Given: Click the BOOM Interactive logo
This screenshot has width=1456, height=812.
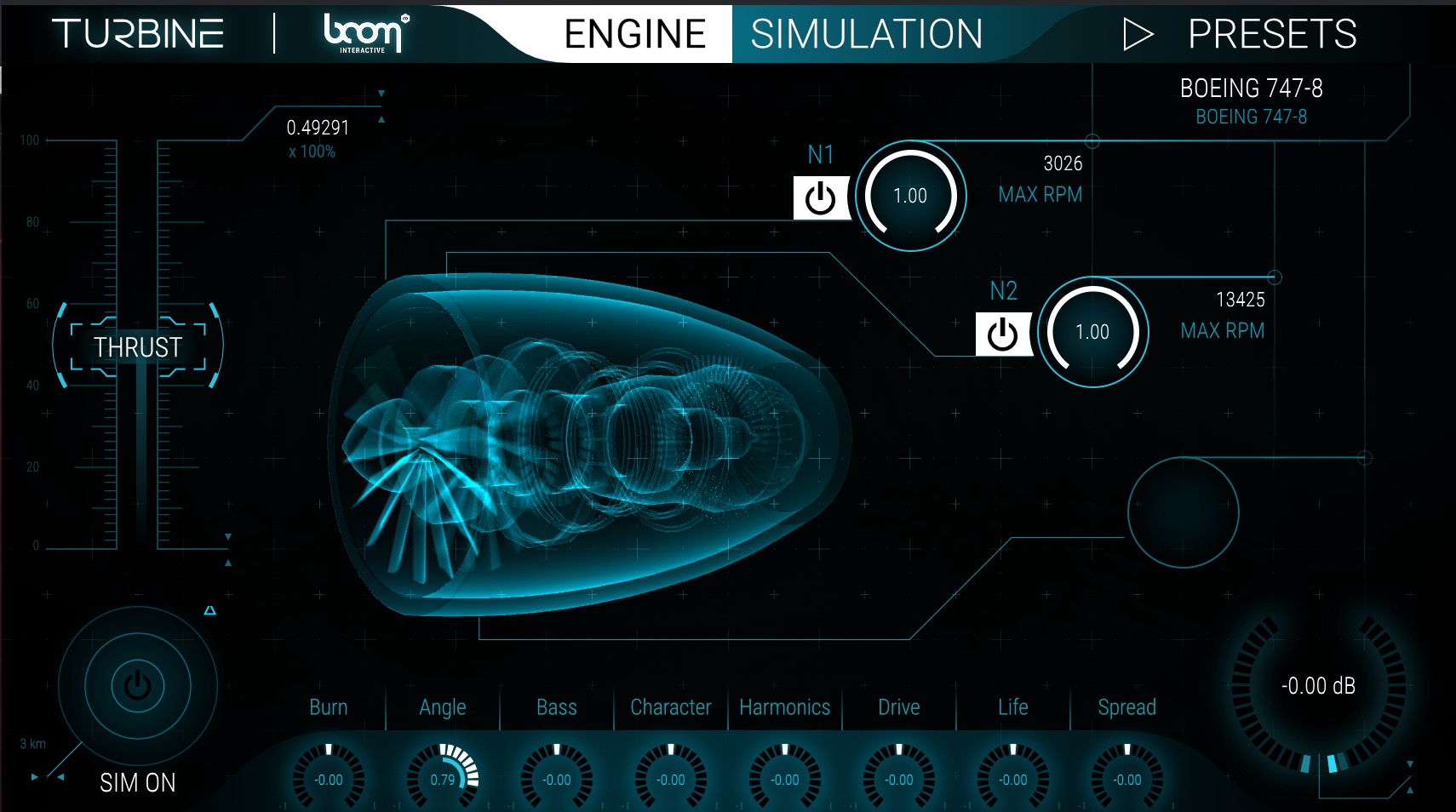Looking at the screenshot, I should (361, 34).
